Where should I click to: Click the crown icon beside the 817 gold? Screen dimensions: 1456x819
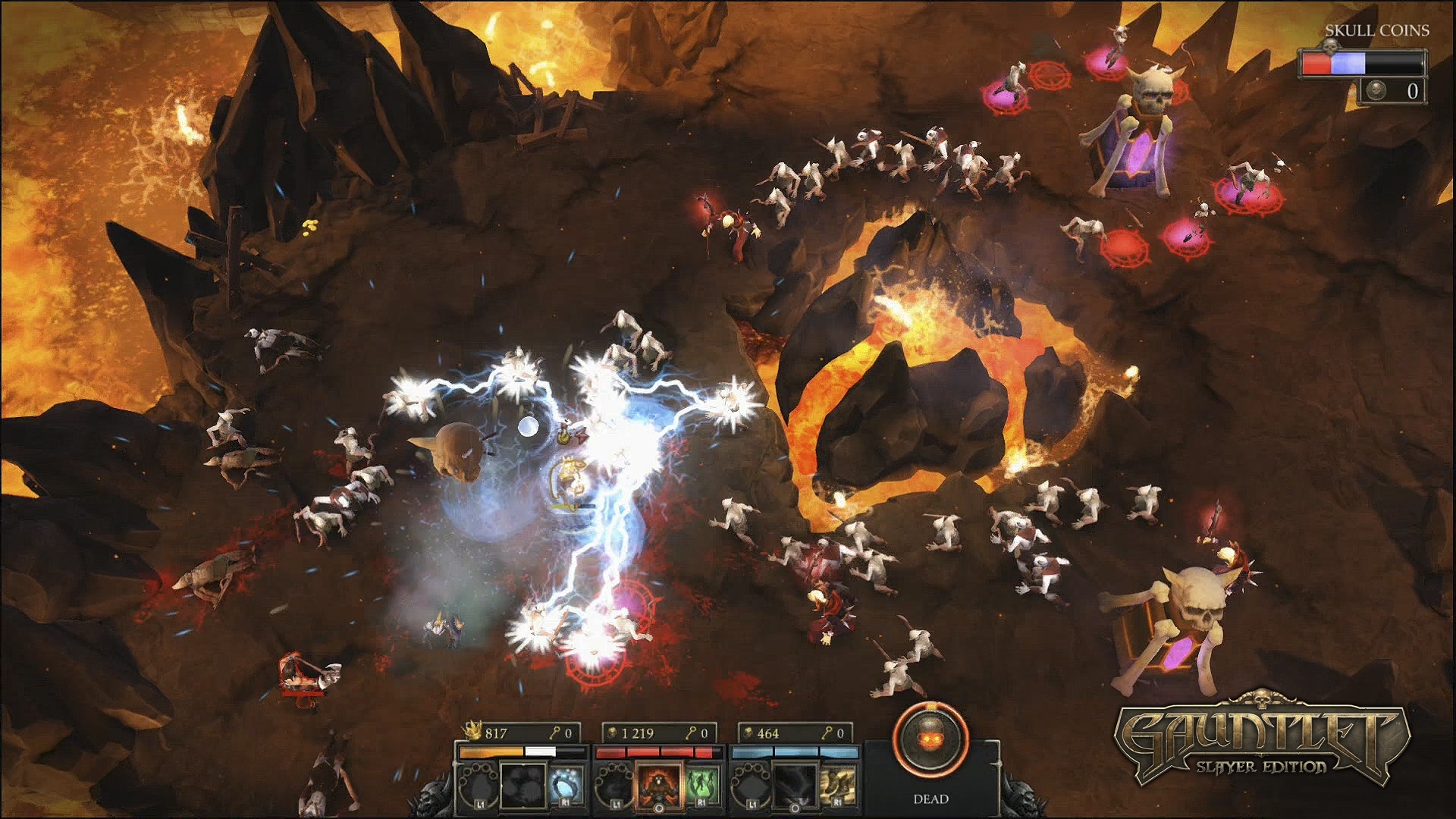tap(473, 733)
